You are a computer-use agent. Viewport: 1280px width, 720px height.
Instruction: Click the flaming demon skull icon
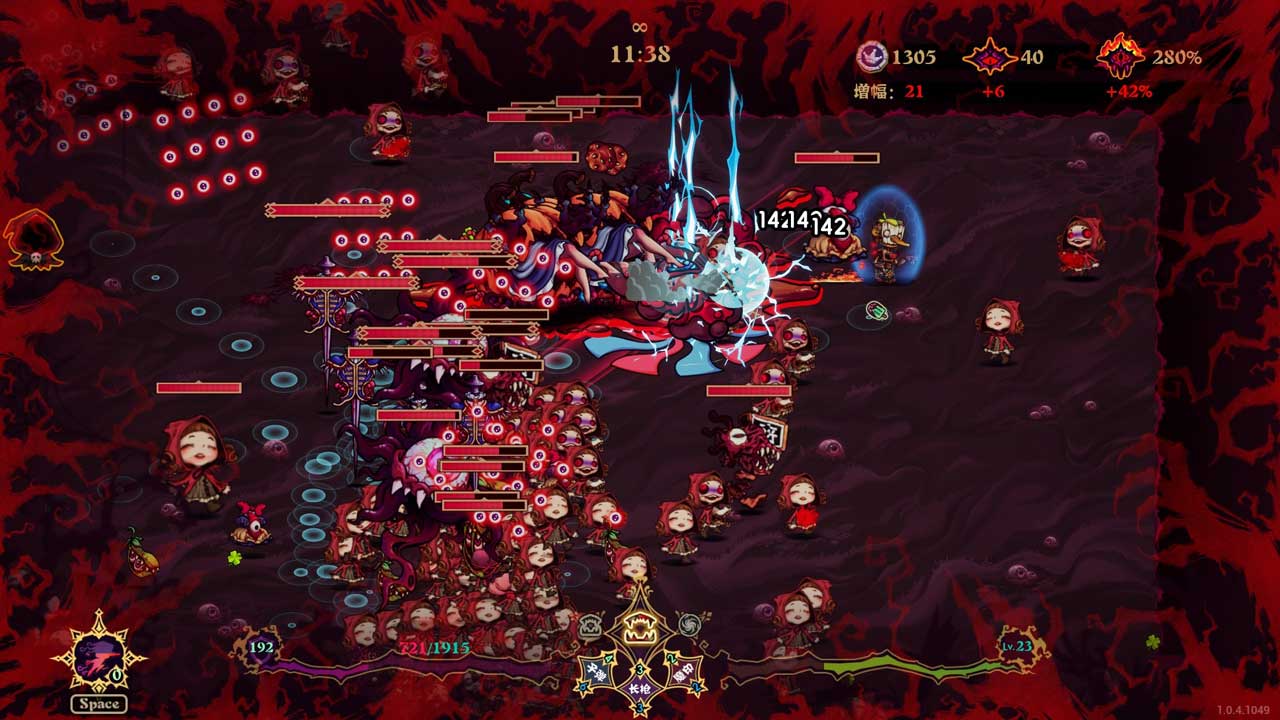pyautogui.click(x=1120, y=57)
